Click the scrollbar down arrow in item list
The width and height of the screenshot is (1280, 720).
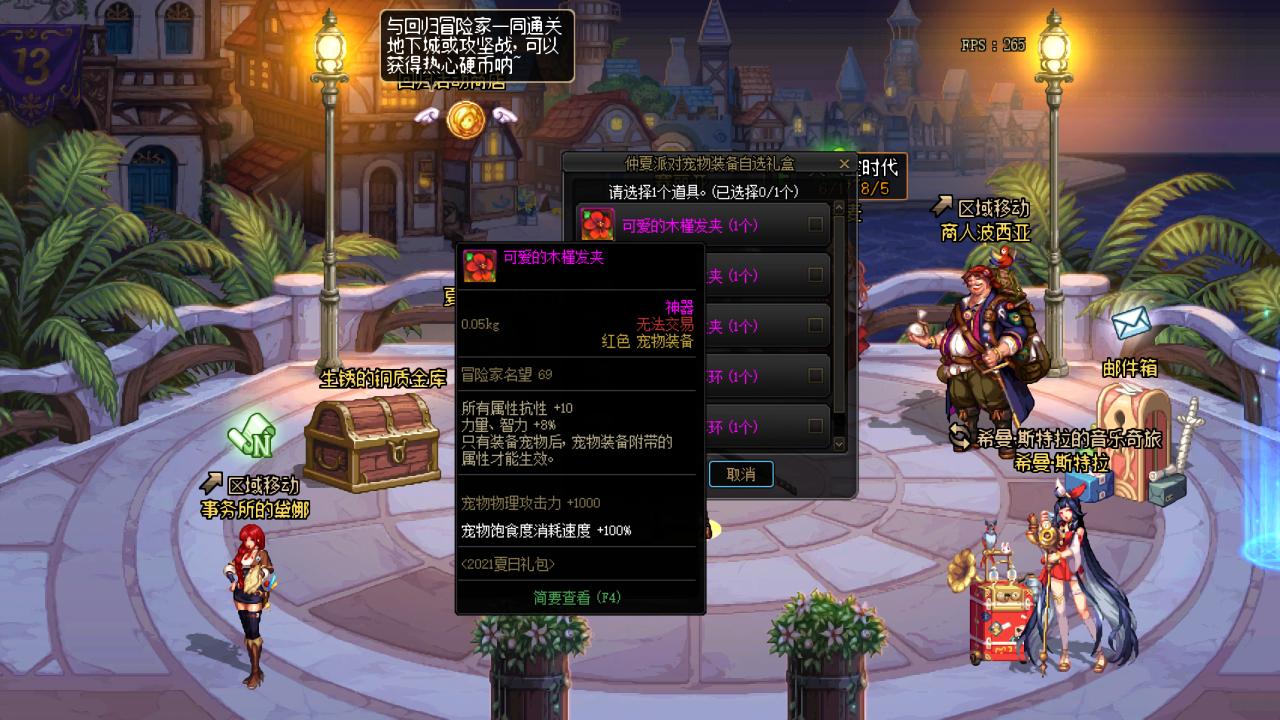pyautogui.click(x=837, y=443)
